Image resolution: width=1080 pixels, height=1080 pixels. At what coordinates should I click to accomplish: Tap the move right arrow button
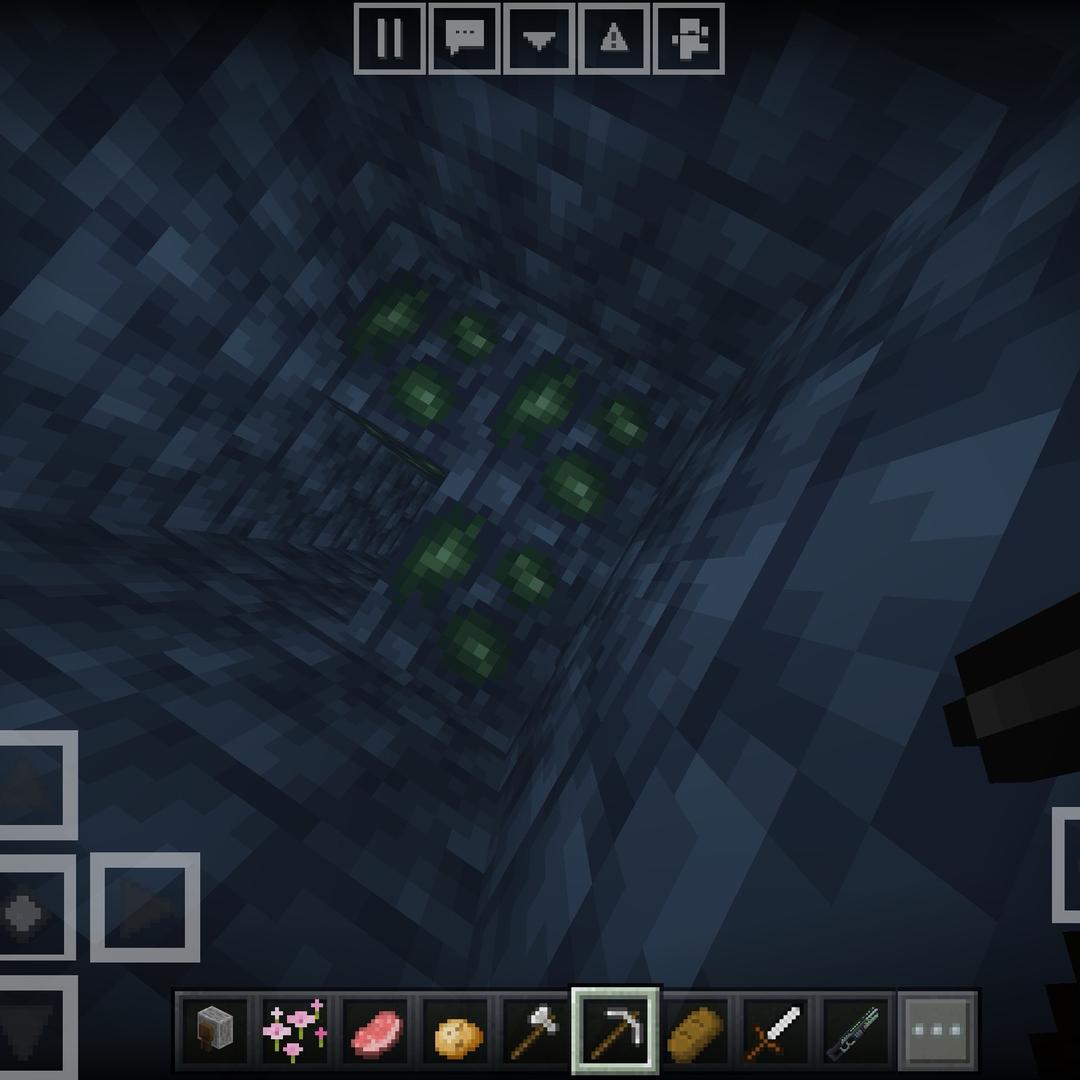[146, 908]
